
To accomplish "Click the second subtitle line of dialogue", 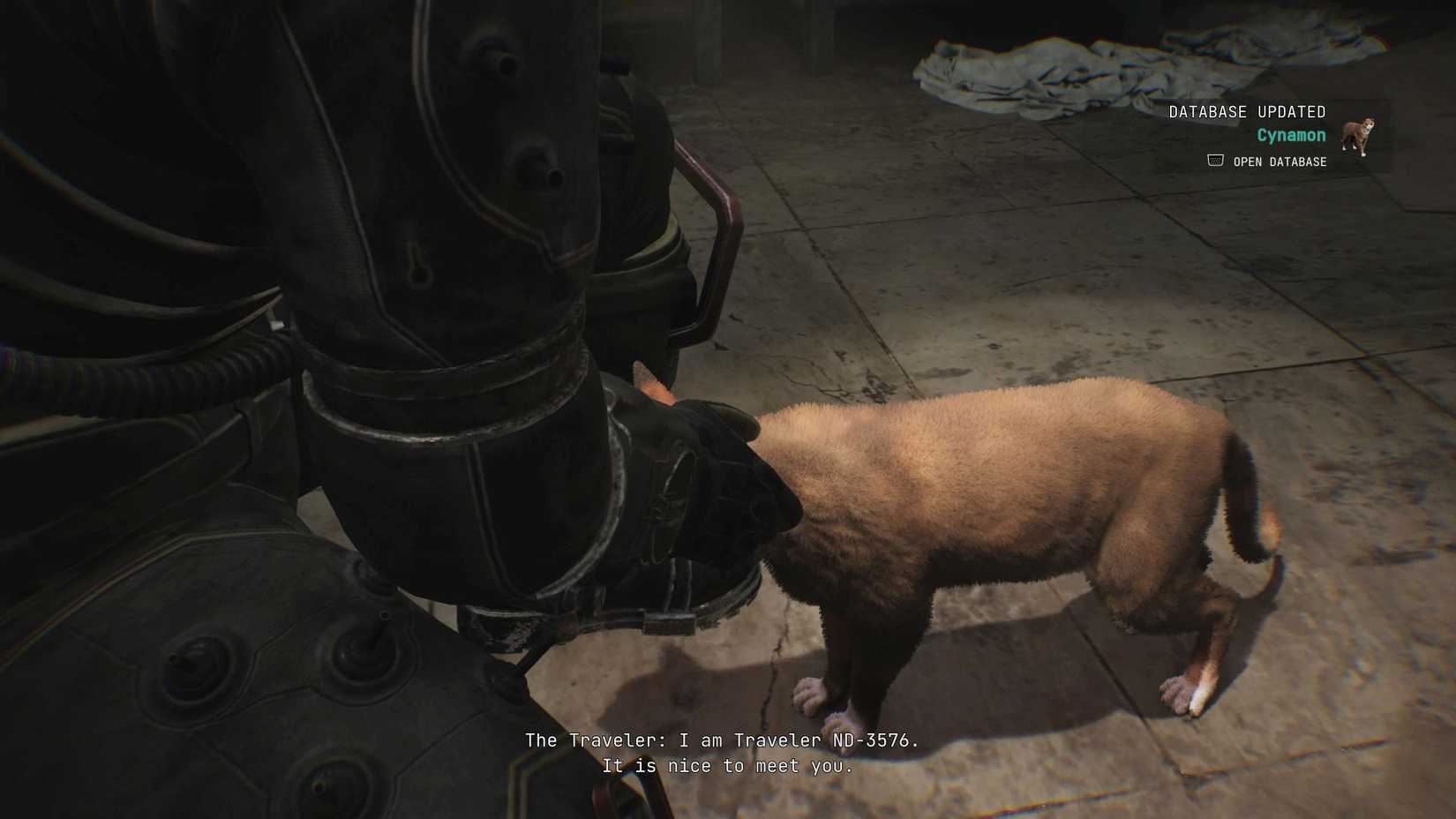I will 728,766.
